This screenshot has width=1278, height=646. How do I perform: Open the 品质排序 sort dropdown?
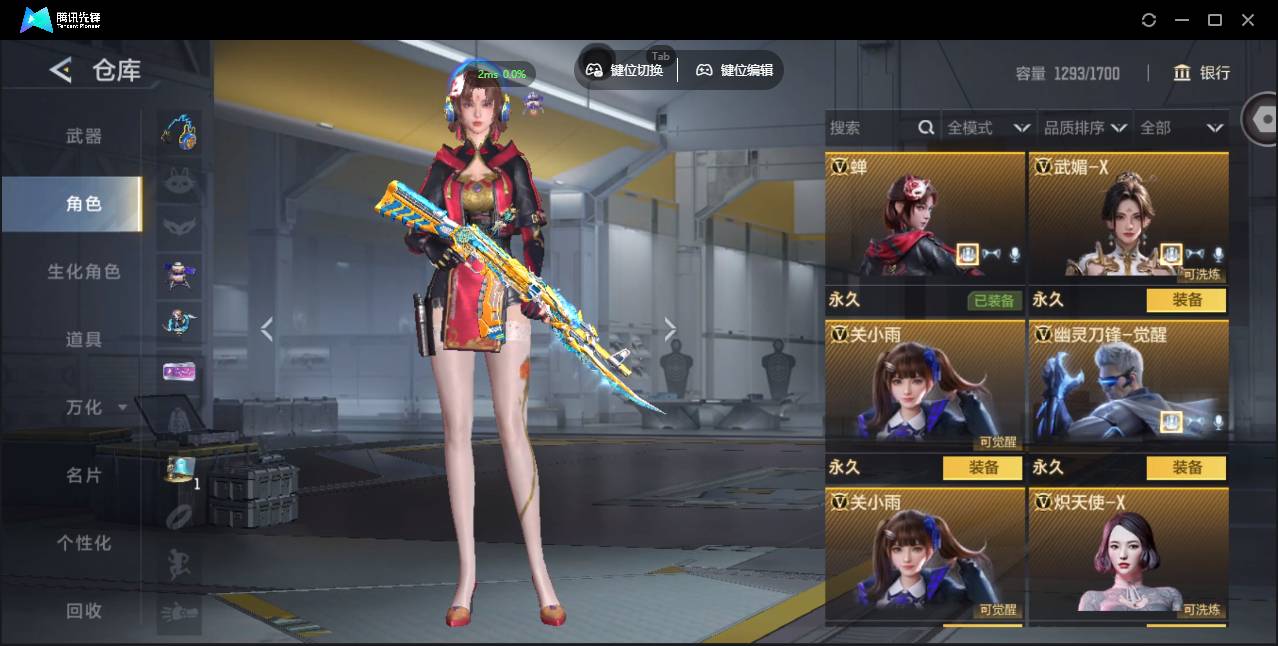(1085, 128)
